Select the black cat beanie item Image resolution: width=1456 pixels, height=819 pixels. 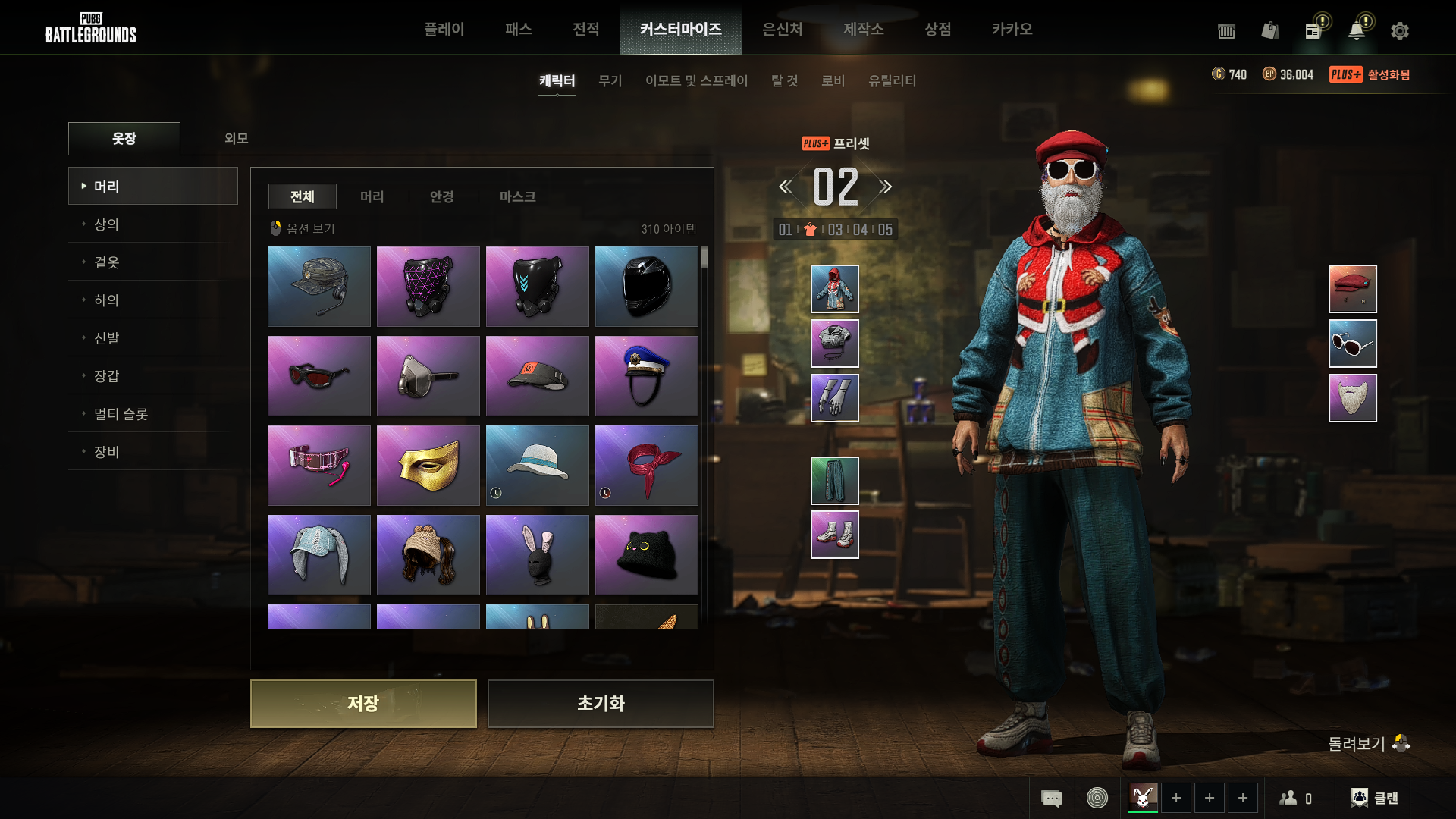click(646, 555)
